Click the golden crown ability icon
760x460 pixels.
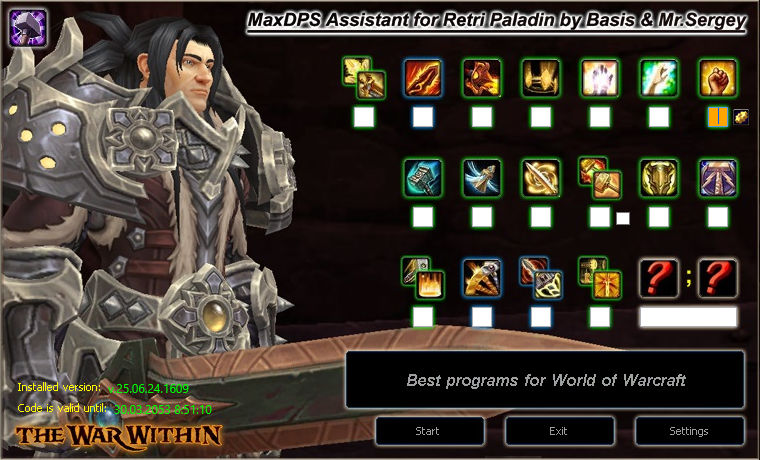(x=540, y=77)
